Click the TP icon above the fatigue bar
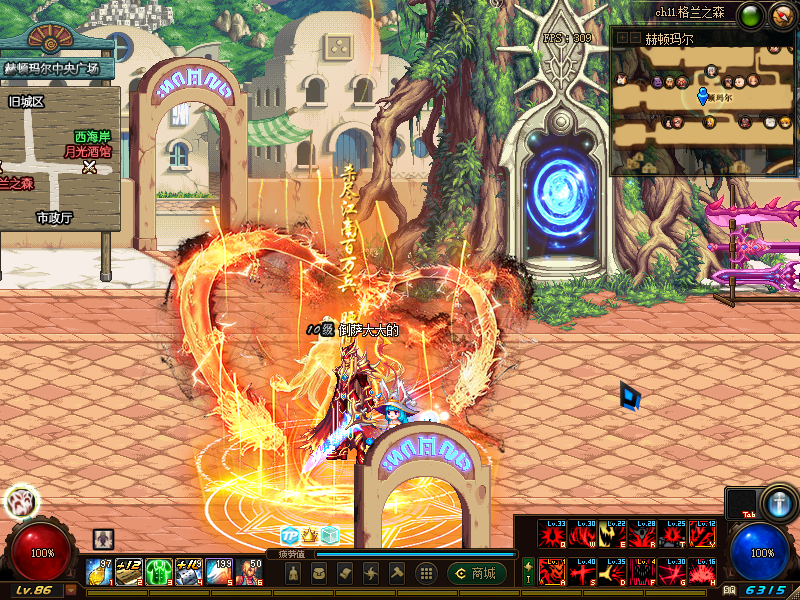Viewport: 800px width, 600px height. pyautogui.click(x=289, y=535)
